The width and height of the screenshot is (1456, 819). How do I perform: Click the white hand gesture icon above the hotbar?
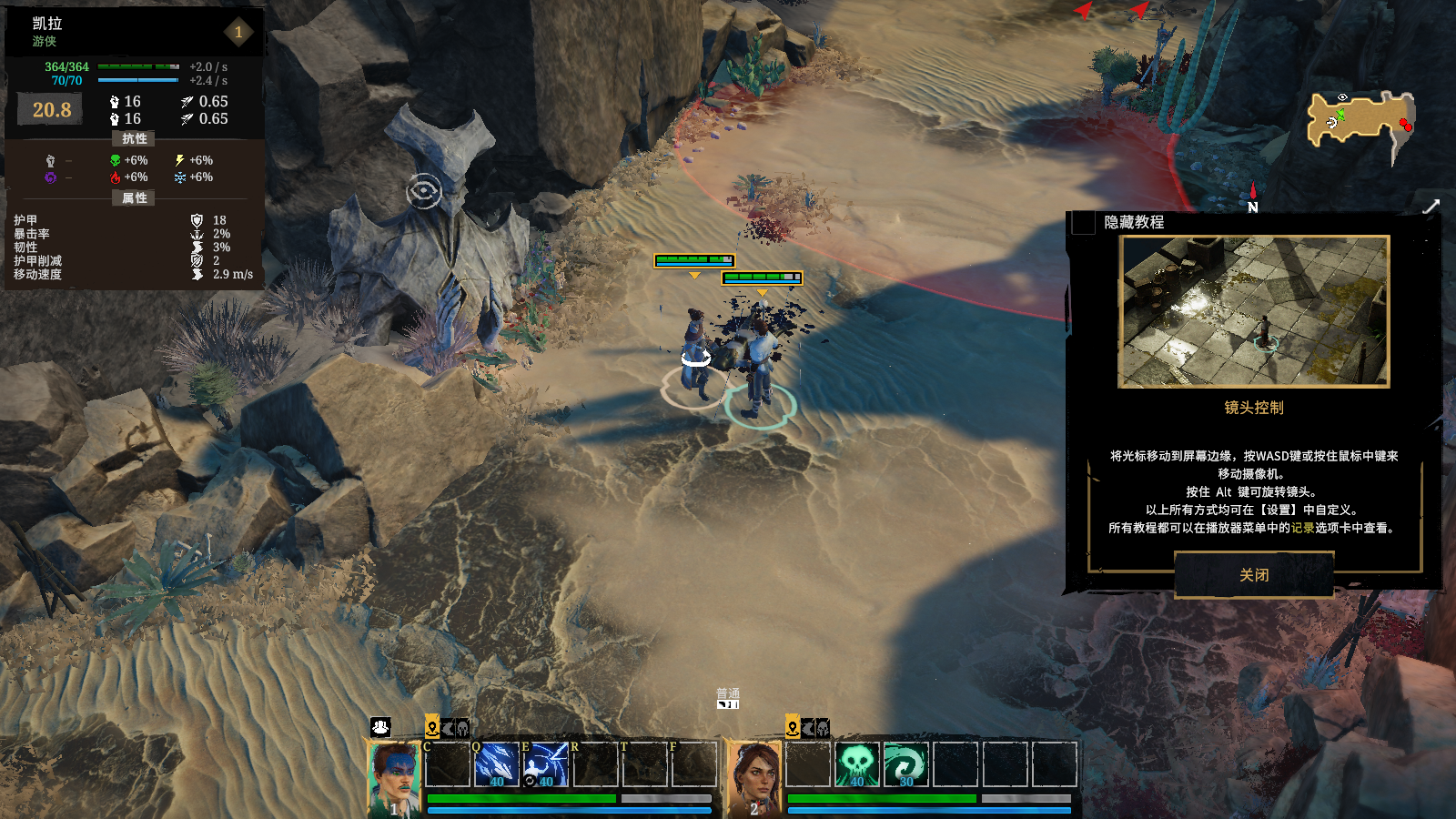click(x=381, y=726)
